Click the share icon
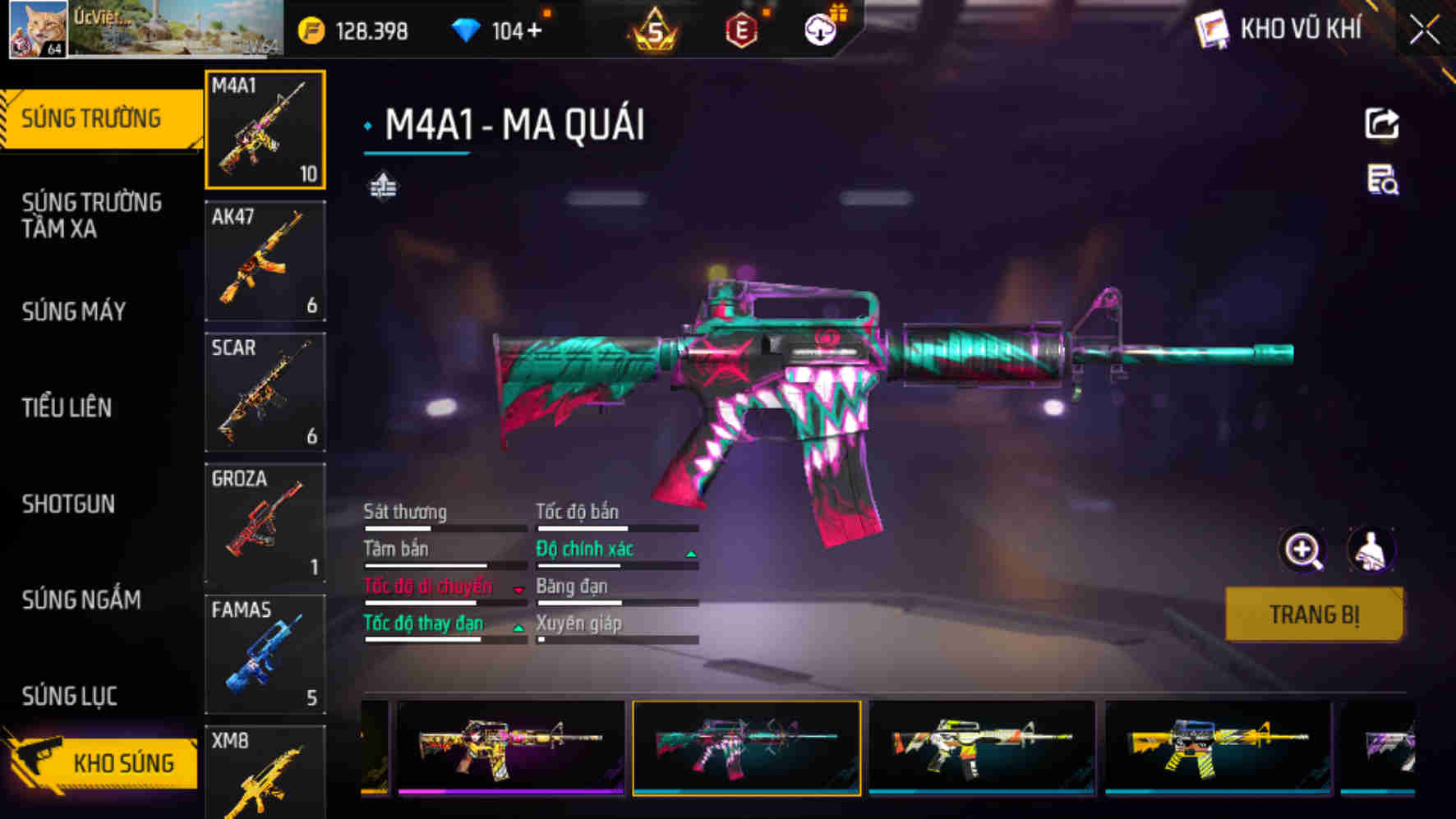The image size is (1456, 819). coord(1381,124)
